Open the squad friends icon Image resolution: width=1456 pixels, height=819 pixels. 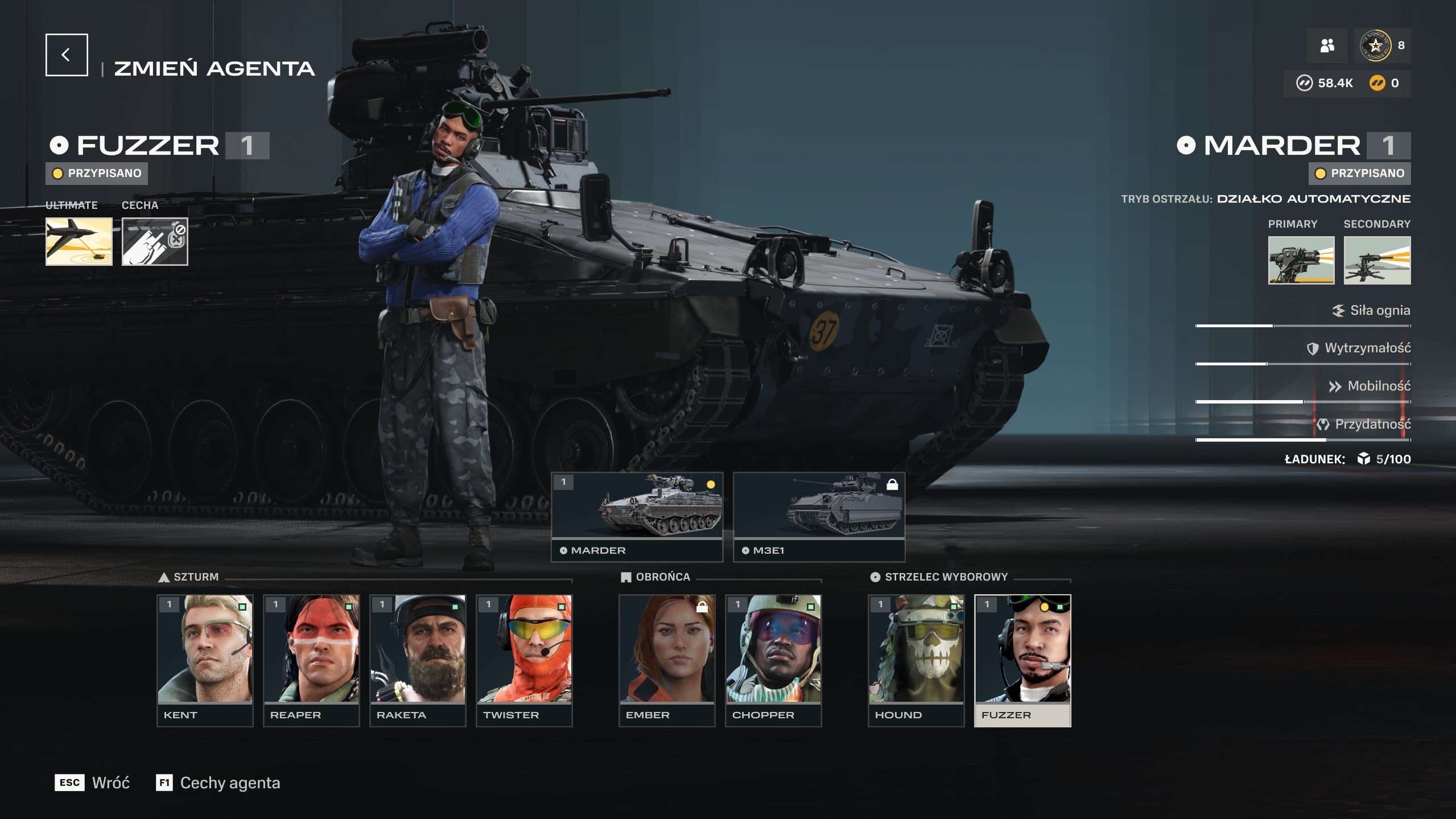click(x=1327, y=46)
